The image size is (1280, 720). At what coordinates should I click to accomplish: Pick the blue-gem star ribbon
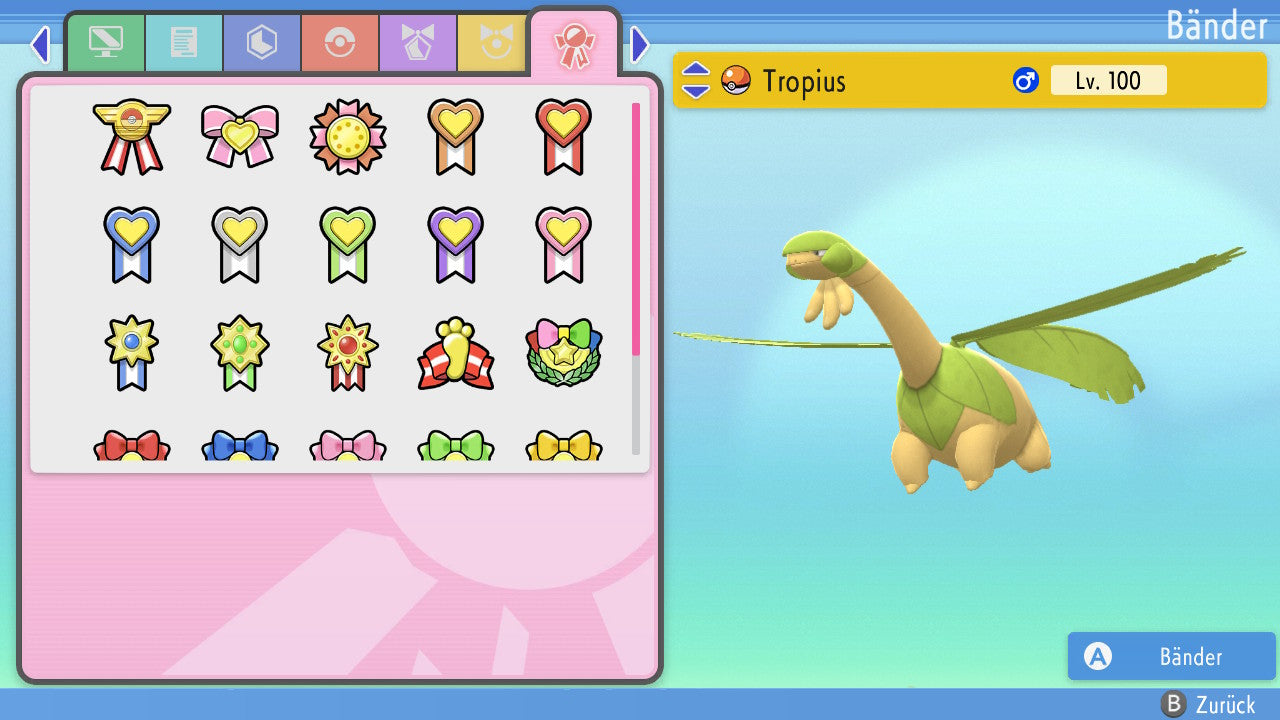pos(131,352)
